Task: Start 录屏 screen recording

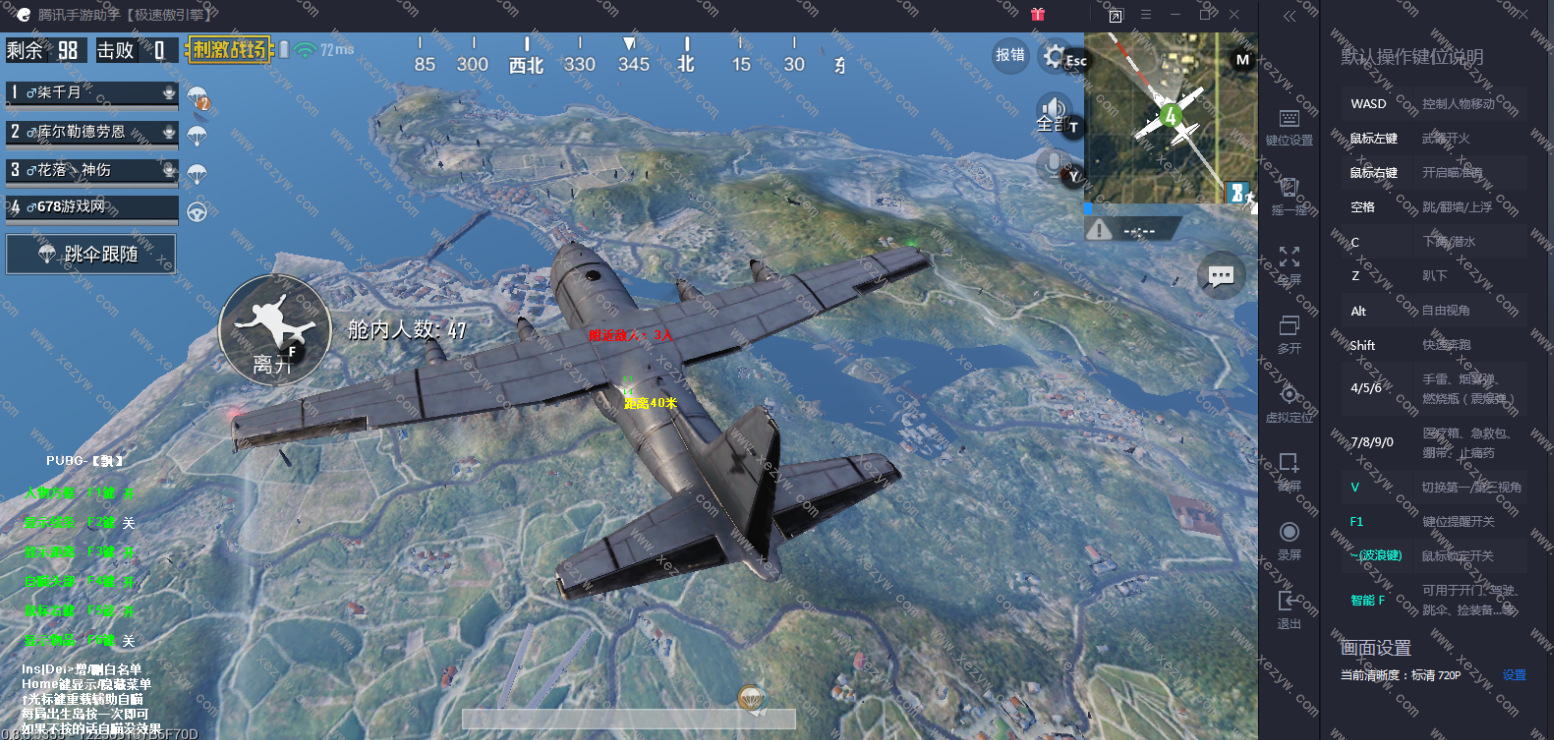Action: 1289,540
